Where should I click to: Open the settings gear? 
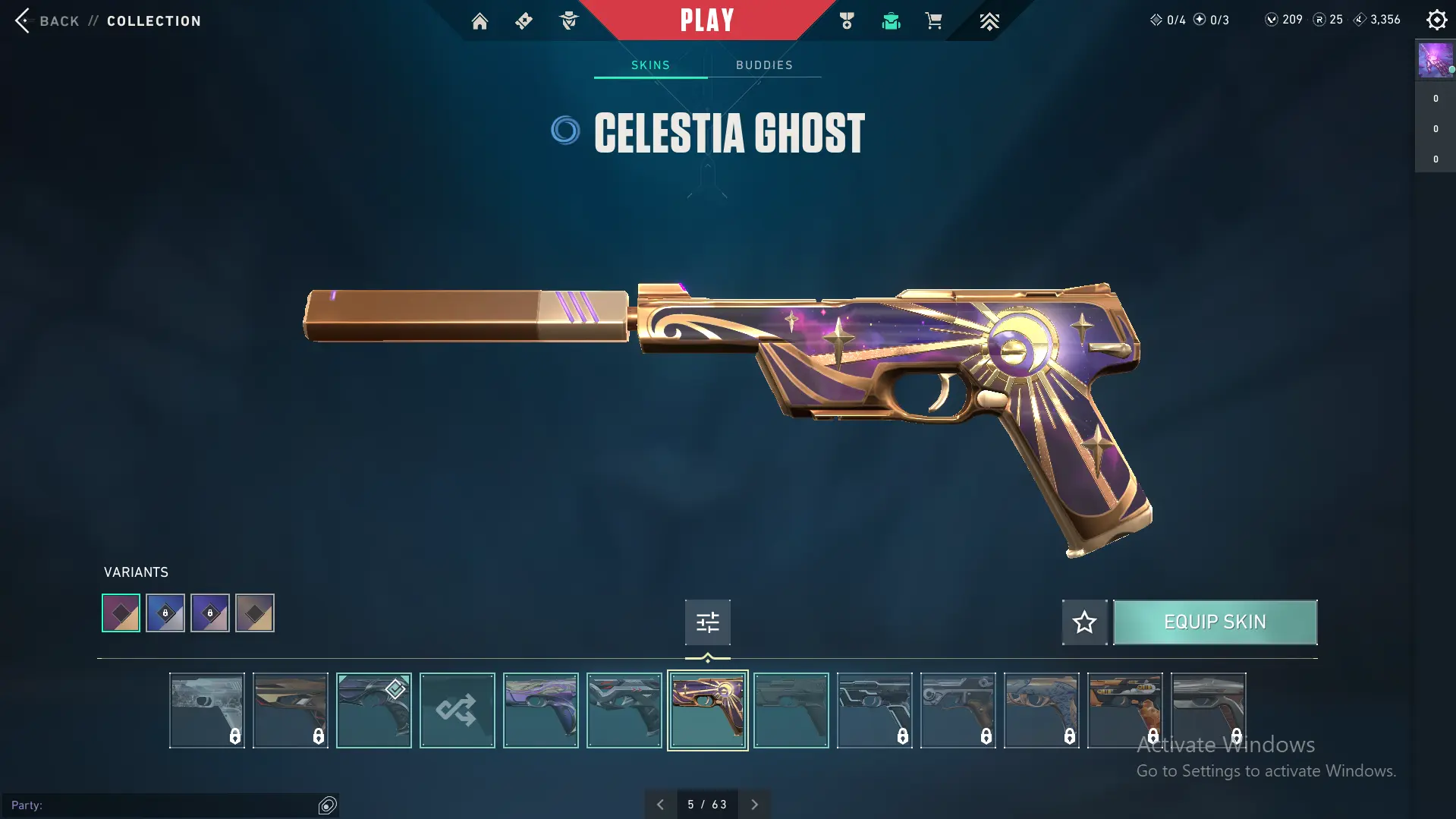(x=1436, y=20)
